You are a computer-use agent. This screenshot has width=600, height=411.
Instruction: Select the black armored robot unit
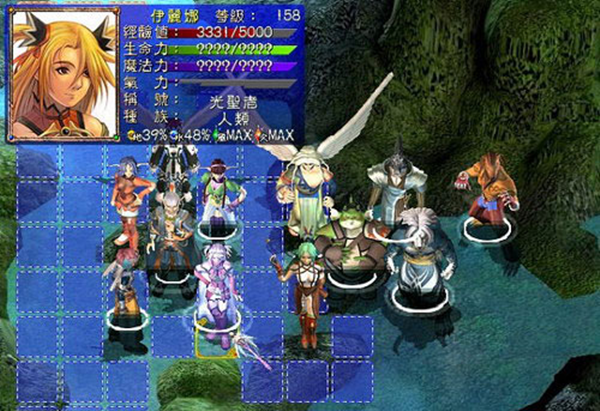(173, 165)
